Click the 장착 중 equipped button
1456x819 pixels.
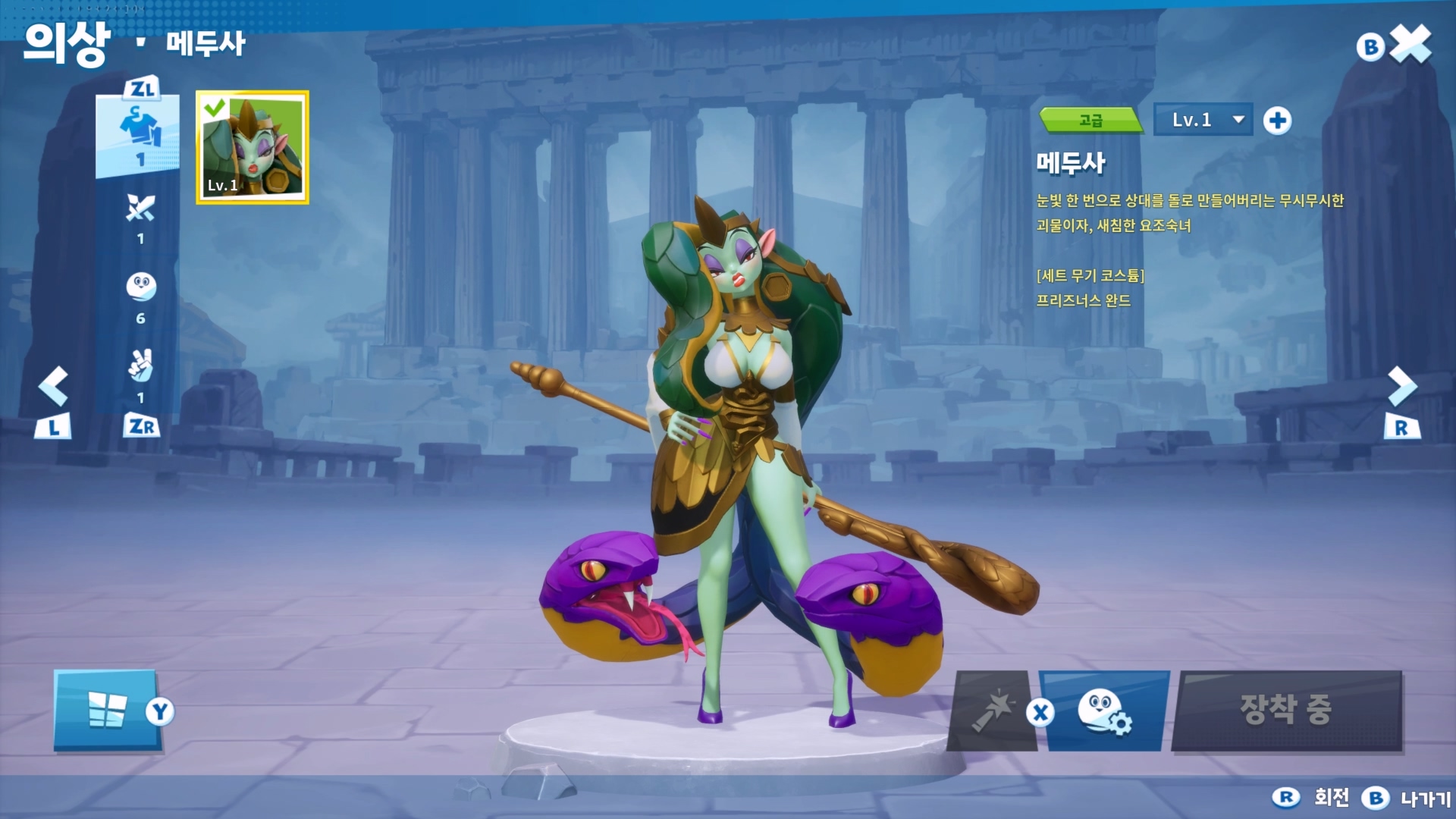[1286, 711]
